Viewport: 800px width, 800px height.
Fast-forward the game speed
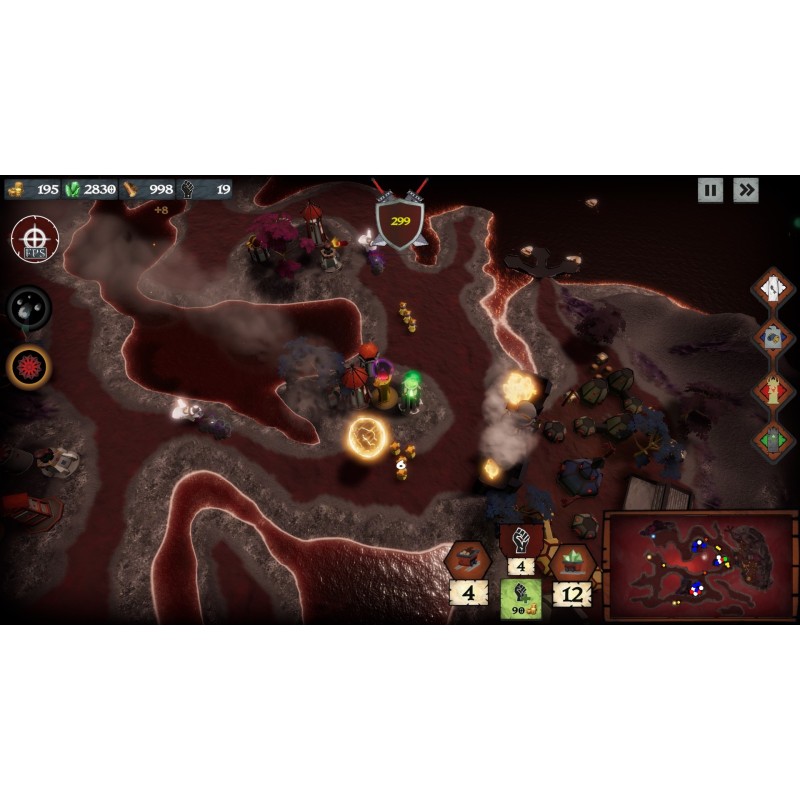[745, 190]
